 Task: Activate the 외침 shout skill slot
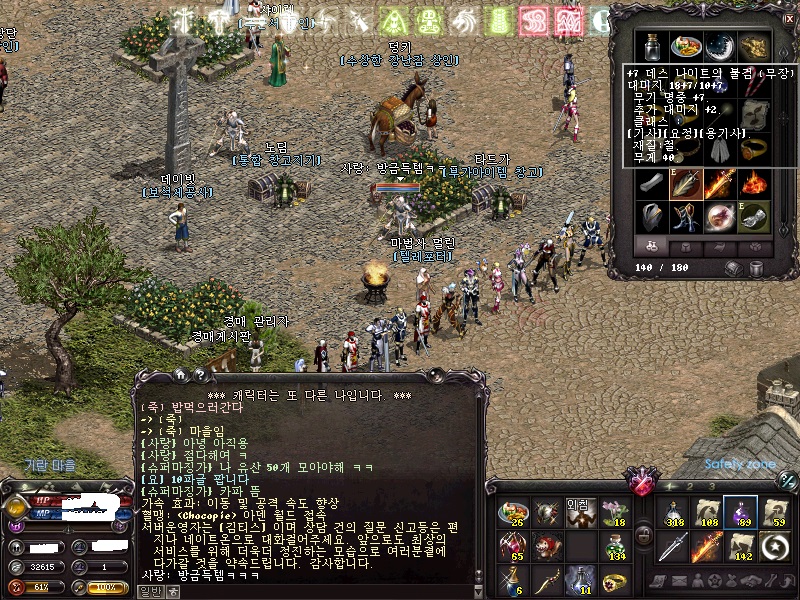tap(580, 514)
